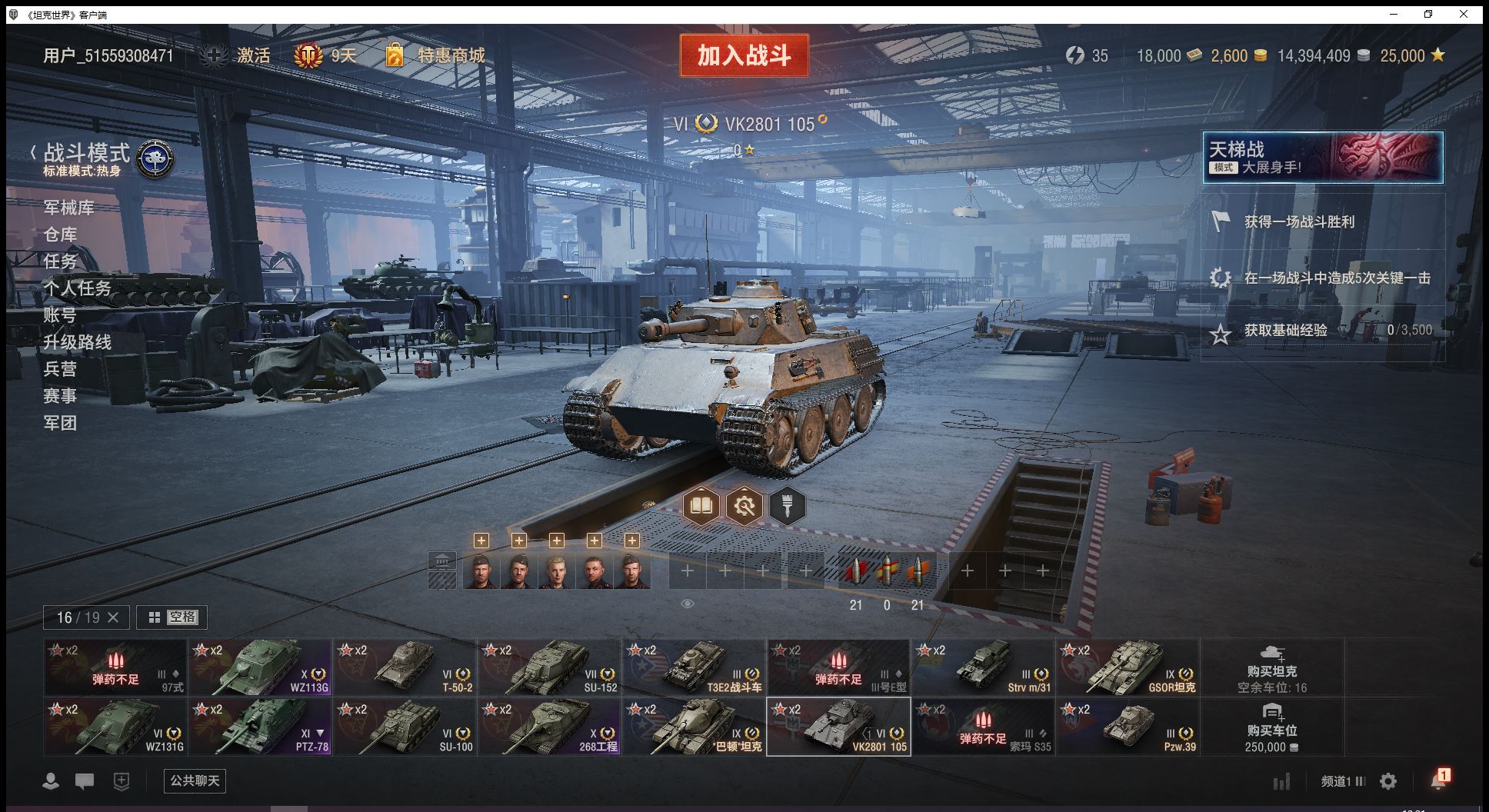This screenshot has width=1489, height=812.
Task: Select the WZ113G tank in the carousel
Action: tap(260, 667)
